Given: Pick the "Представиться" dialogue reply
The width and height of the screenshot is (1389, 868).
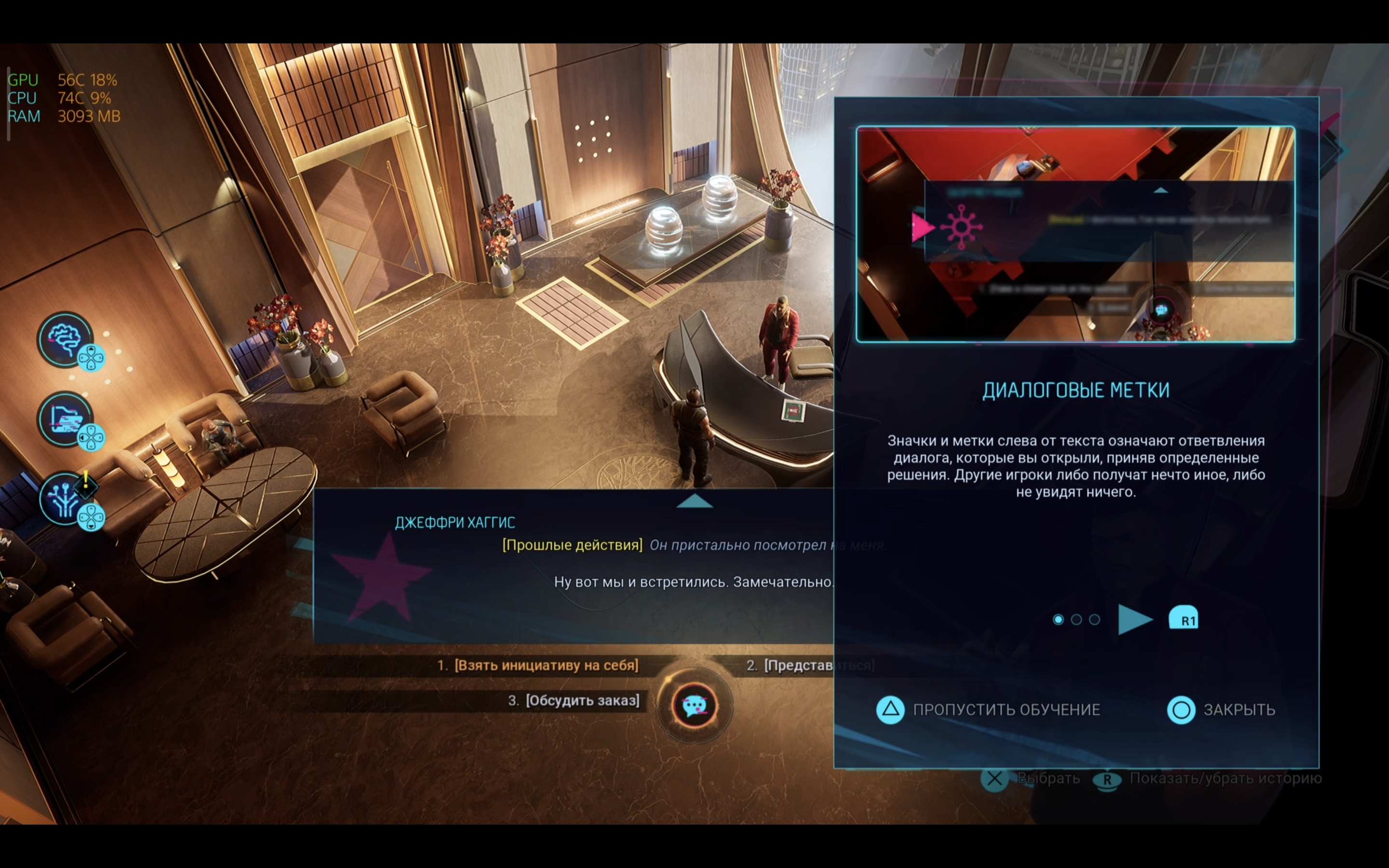Looking at the screenshot, I should 798,665.
